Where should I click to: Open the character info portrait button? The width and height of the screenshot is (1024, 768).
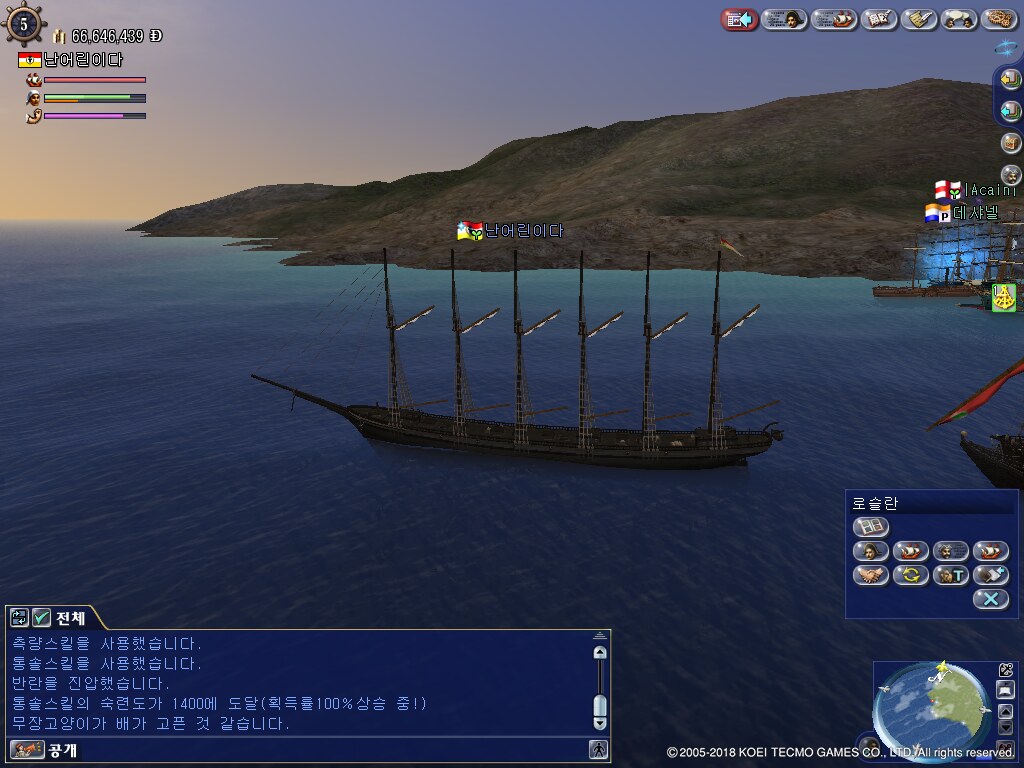tap(785, 19)
